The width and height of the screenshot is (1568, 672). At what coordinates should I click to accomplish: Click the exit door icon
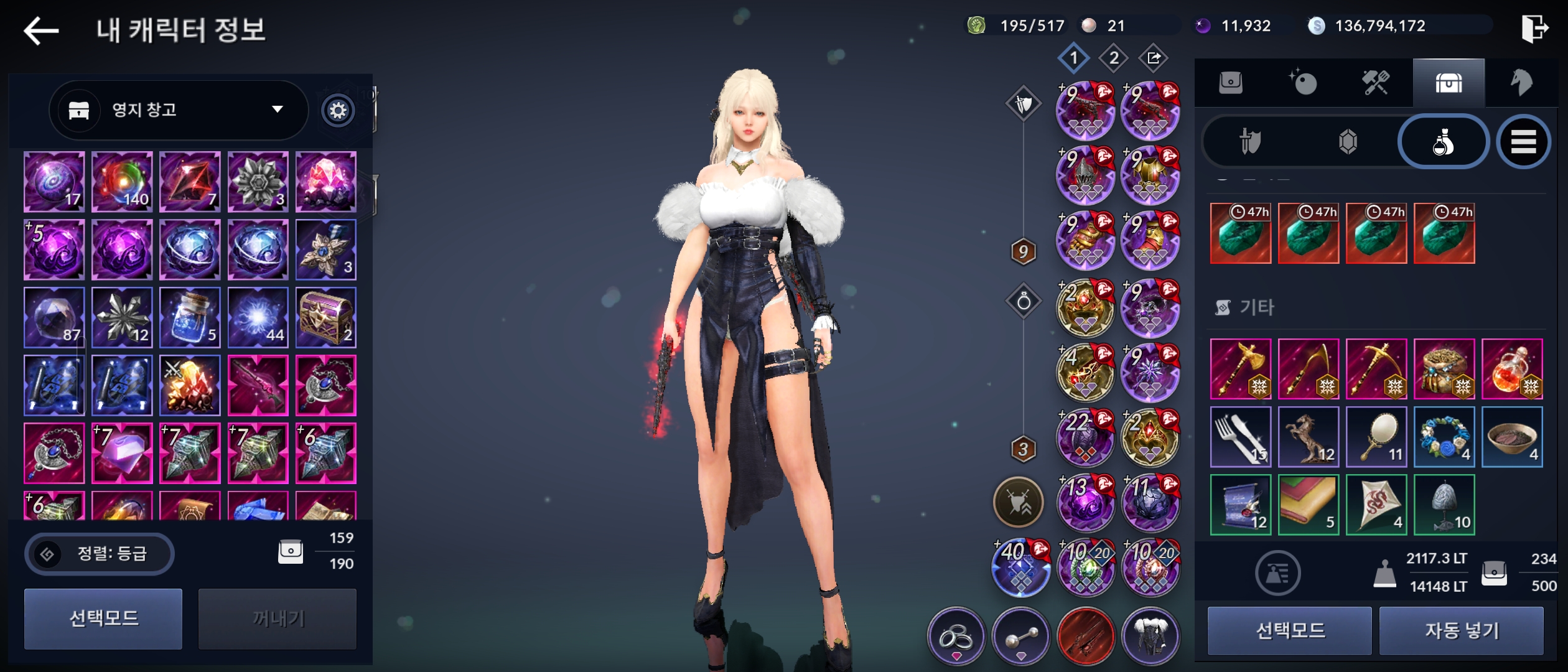(x=1534, y=29)
